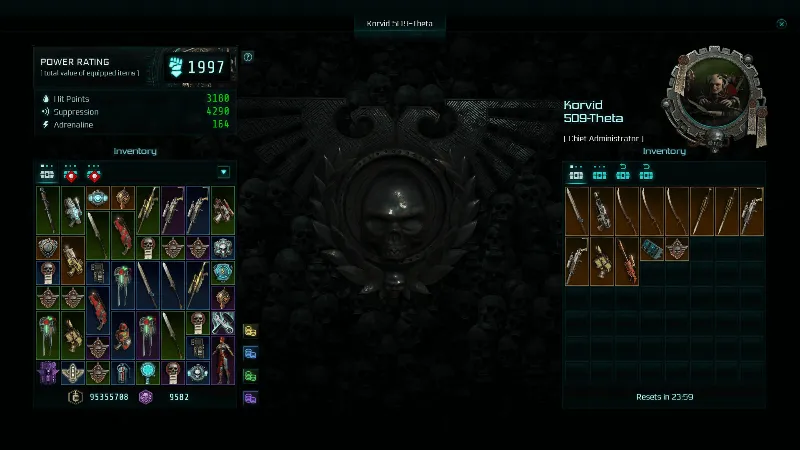The height and width of the screenshot is (450, 800).
Task: Pick the teal armor item in vendor stock
Action: point(652,248)
